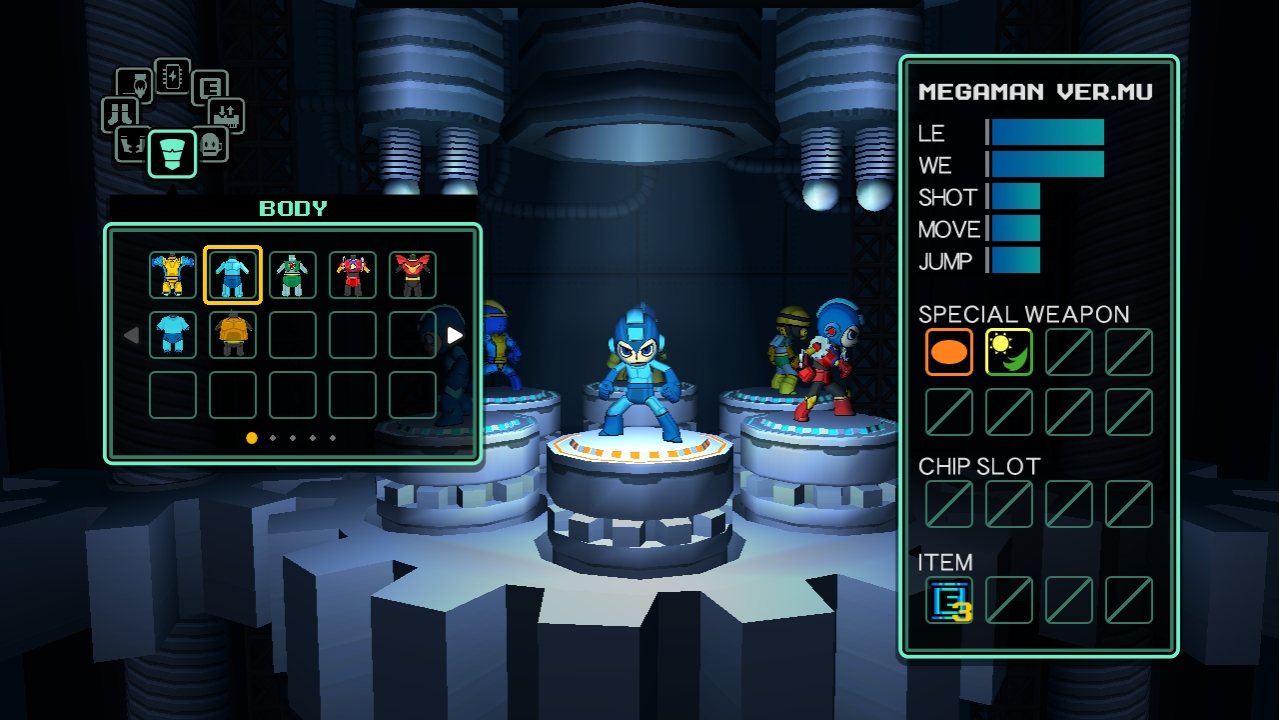Switch to the head parts category
Screen dimensions: 1280x720
point(209,144)
